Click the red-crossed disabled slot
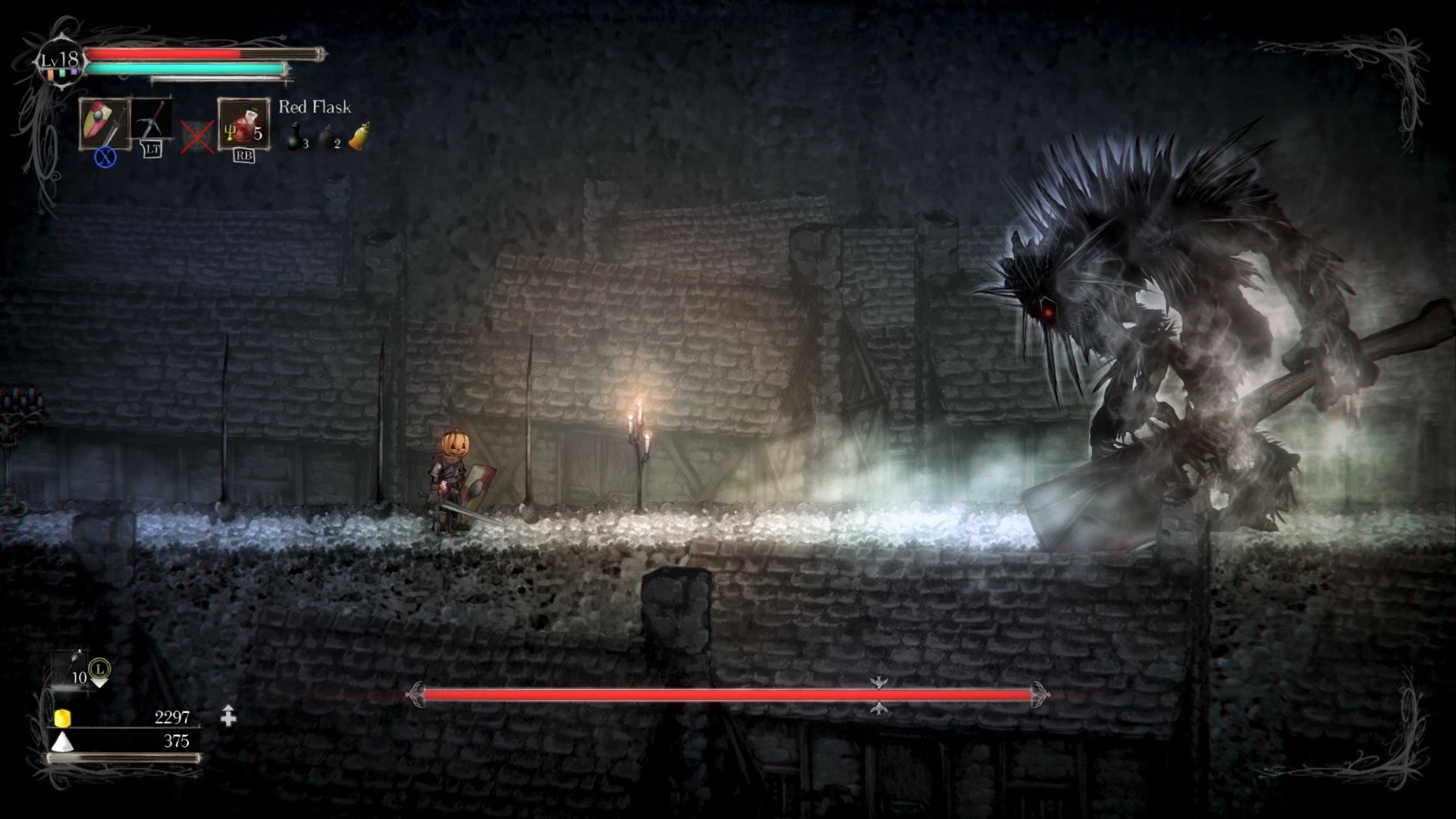 click(x=197, y=138)
